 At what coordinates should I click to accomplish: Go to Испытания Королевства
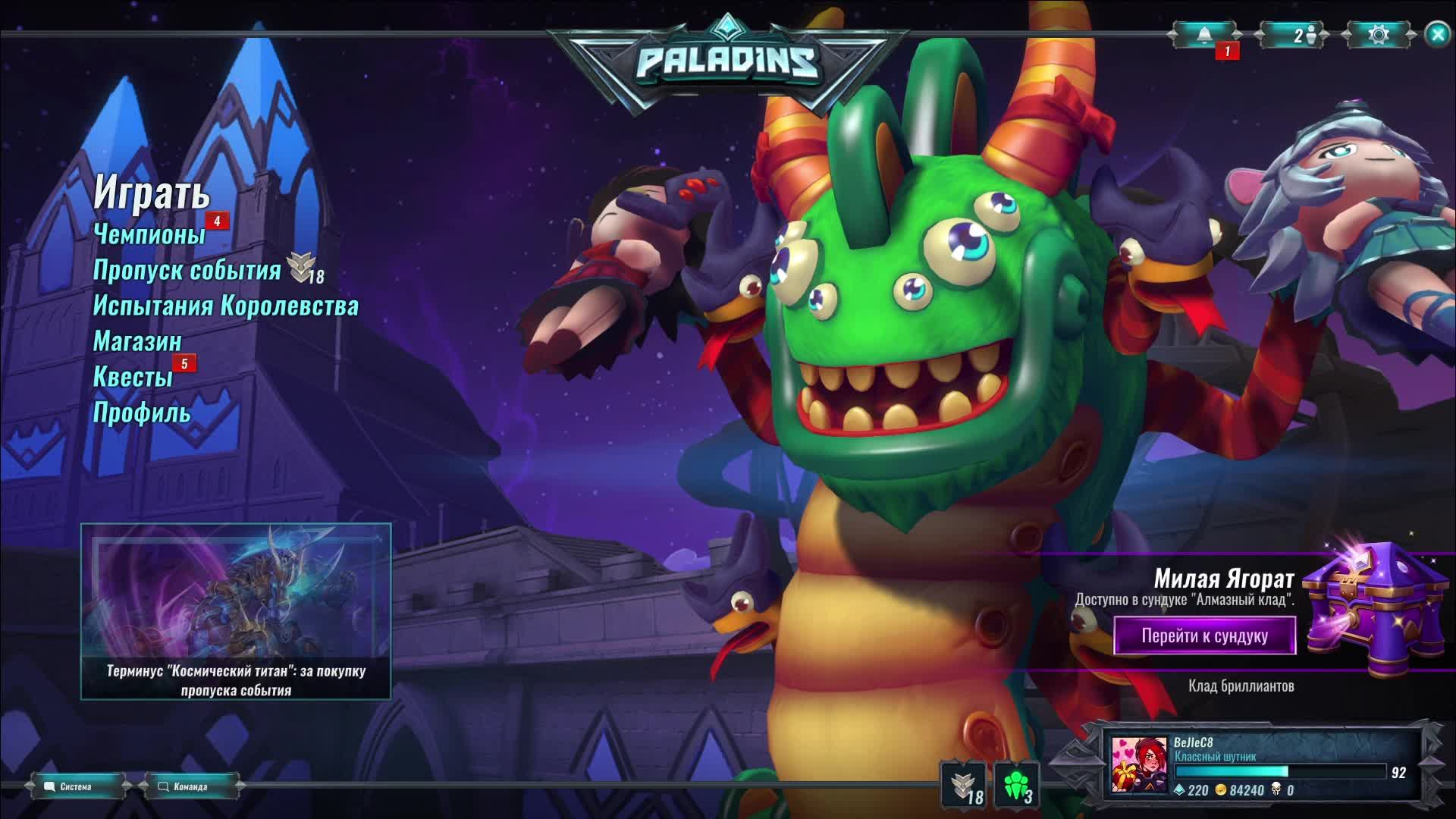click(225, 306)
